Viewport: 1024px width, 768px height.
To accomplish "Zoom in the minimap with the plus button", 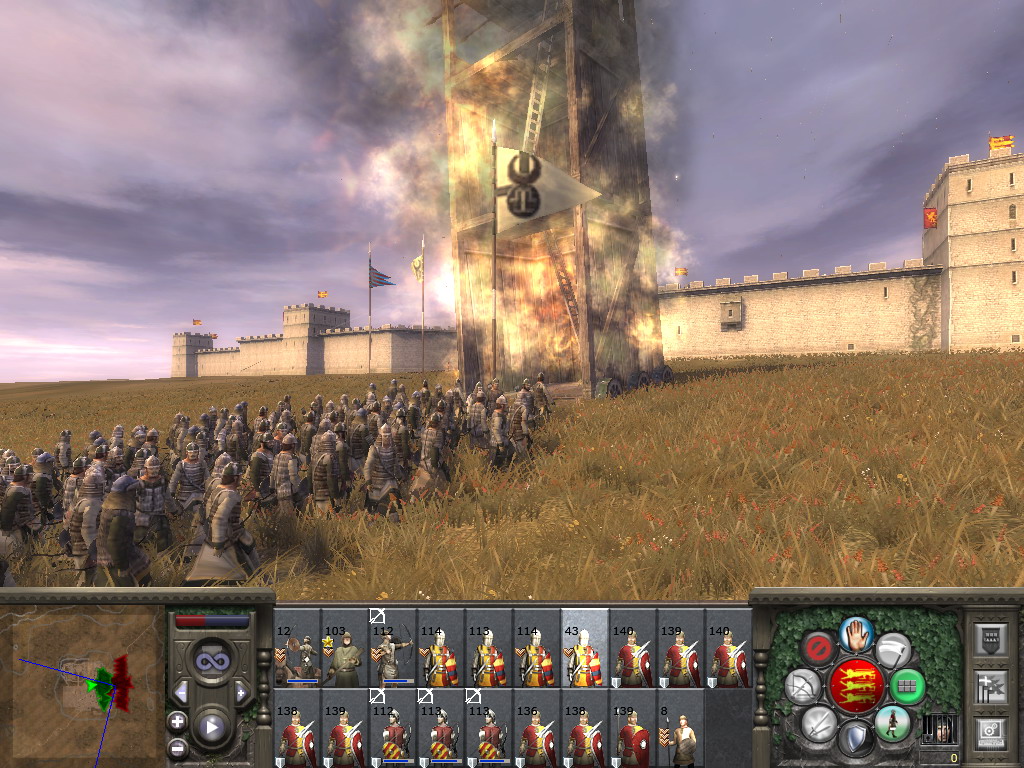I will (178, 720).
